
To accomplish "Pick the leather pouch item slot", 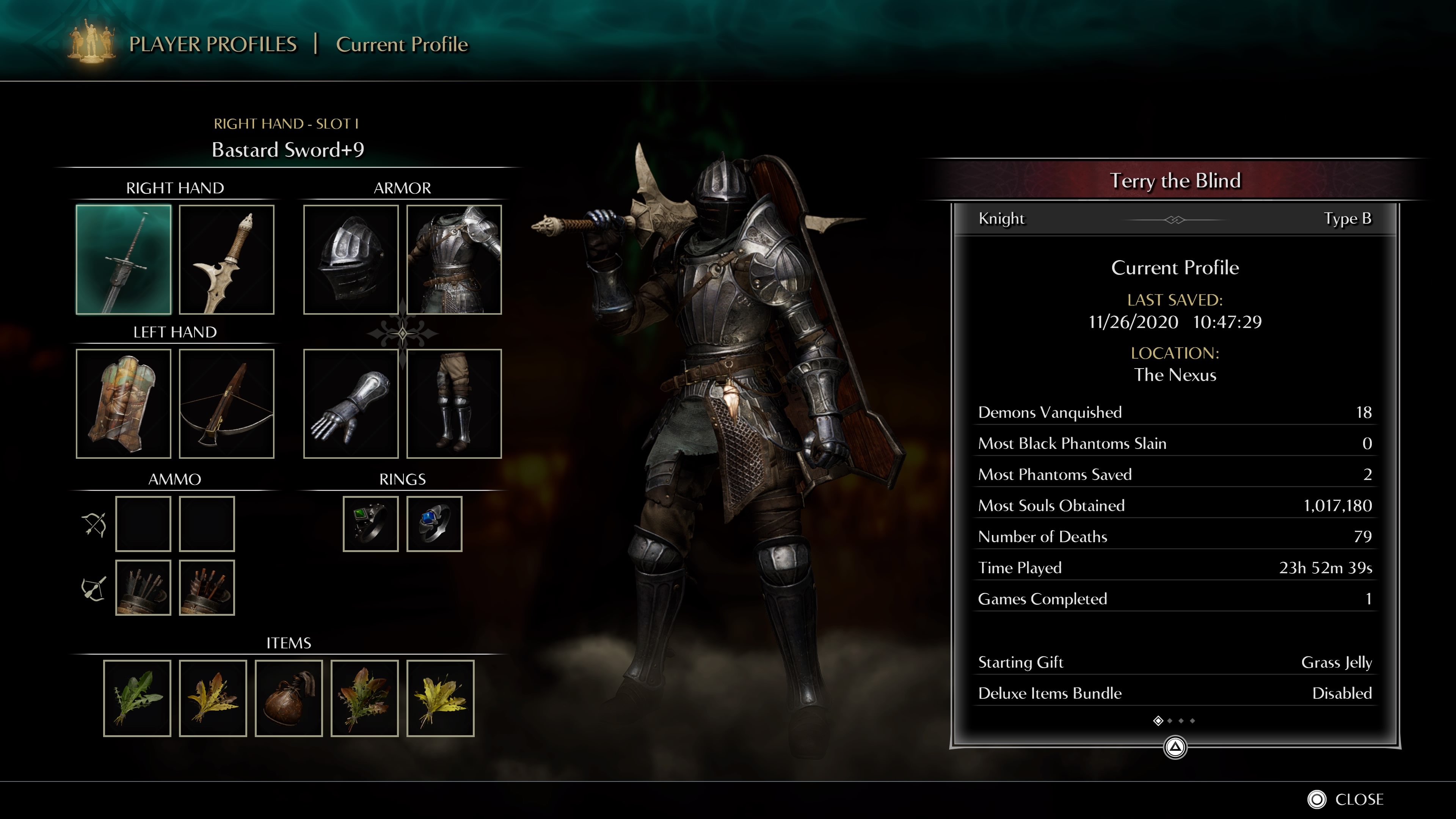I will [x=288, y=698].
